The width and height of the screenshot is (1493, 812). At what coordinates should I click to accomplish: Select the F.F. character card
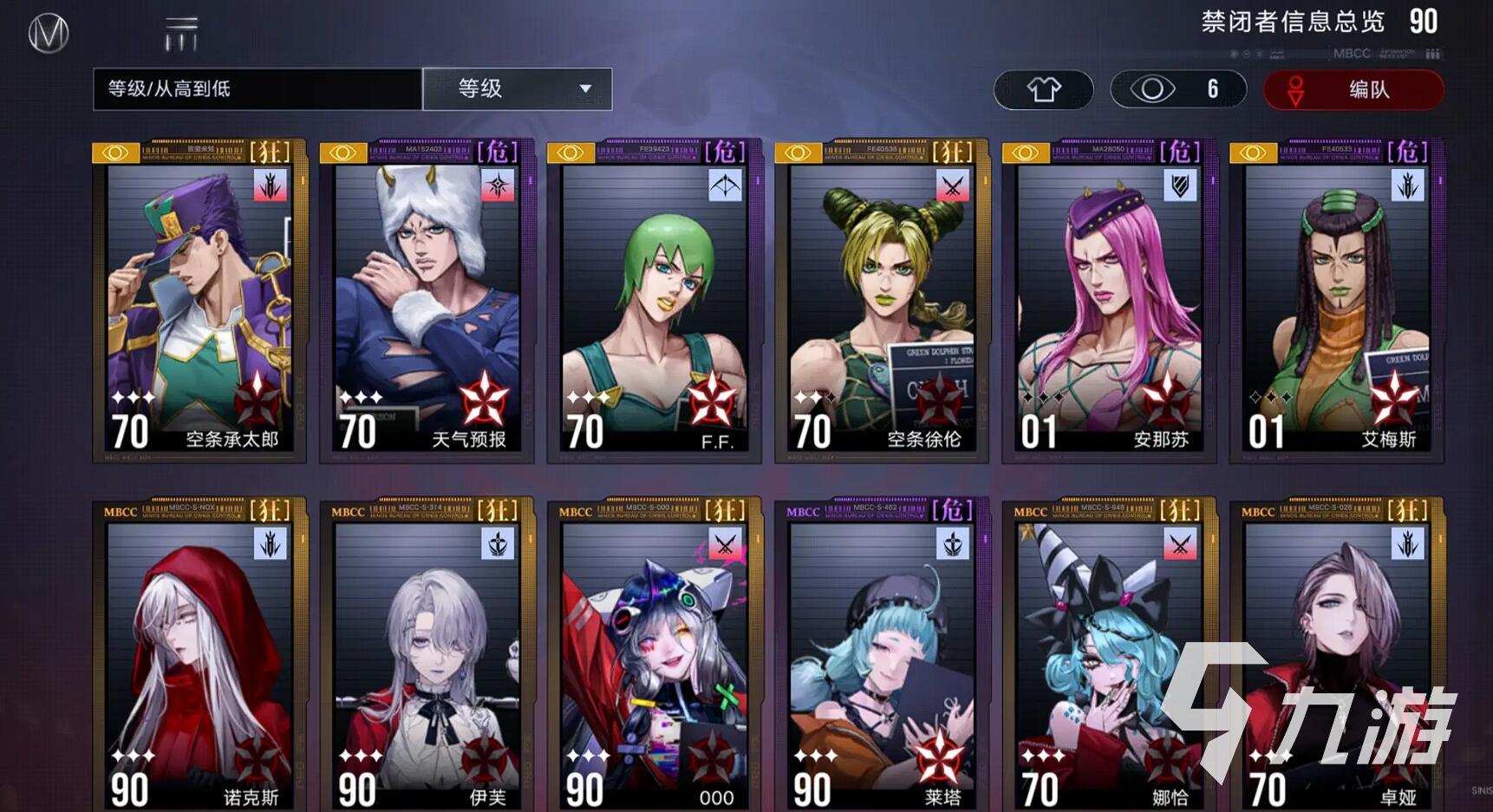pos(655,302)
